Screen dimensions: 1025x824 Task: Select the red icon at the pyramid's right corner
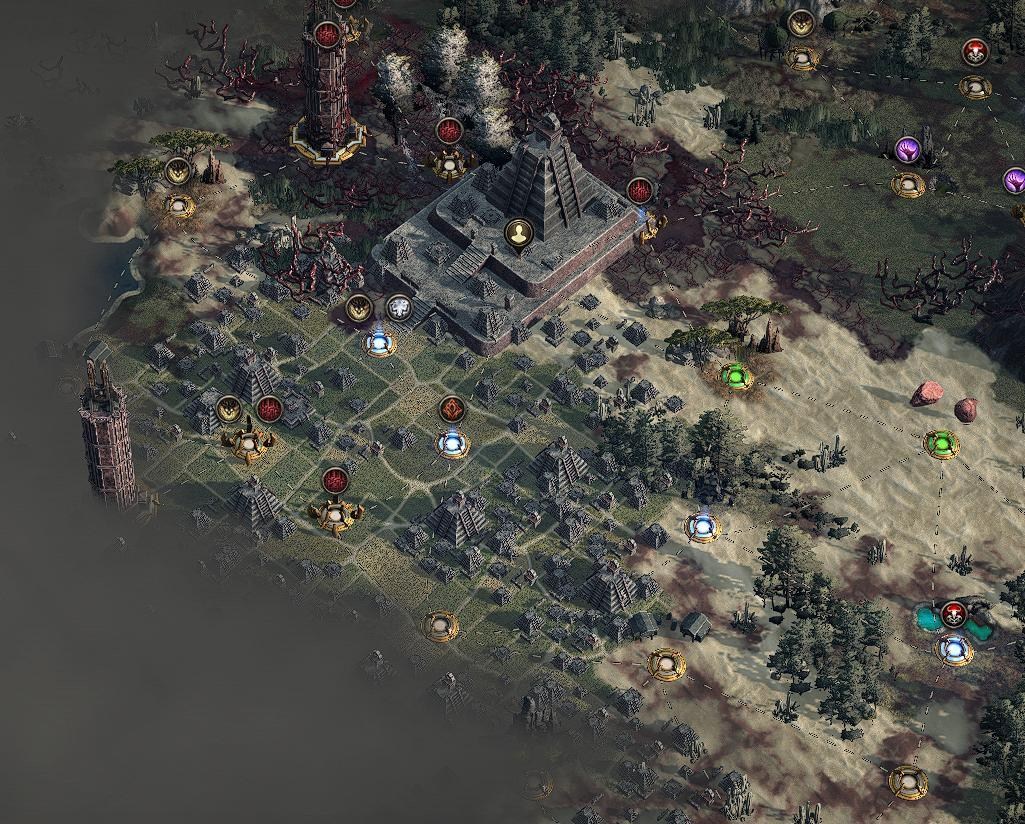click(x=640, y=189)
